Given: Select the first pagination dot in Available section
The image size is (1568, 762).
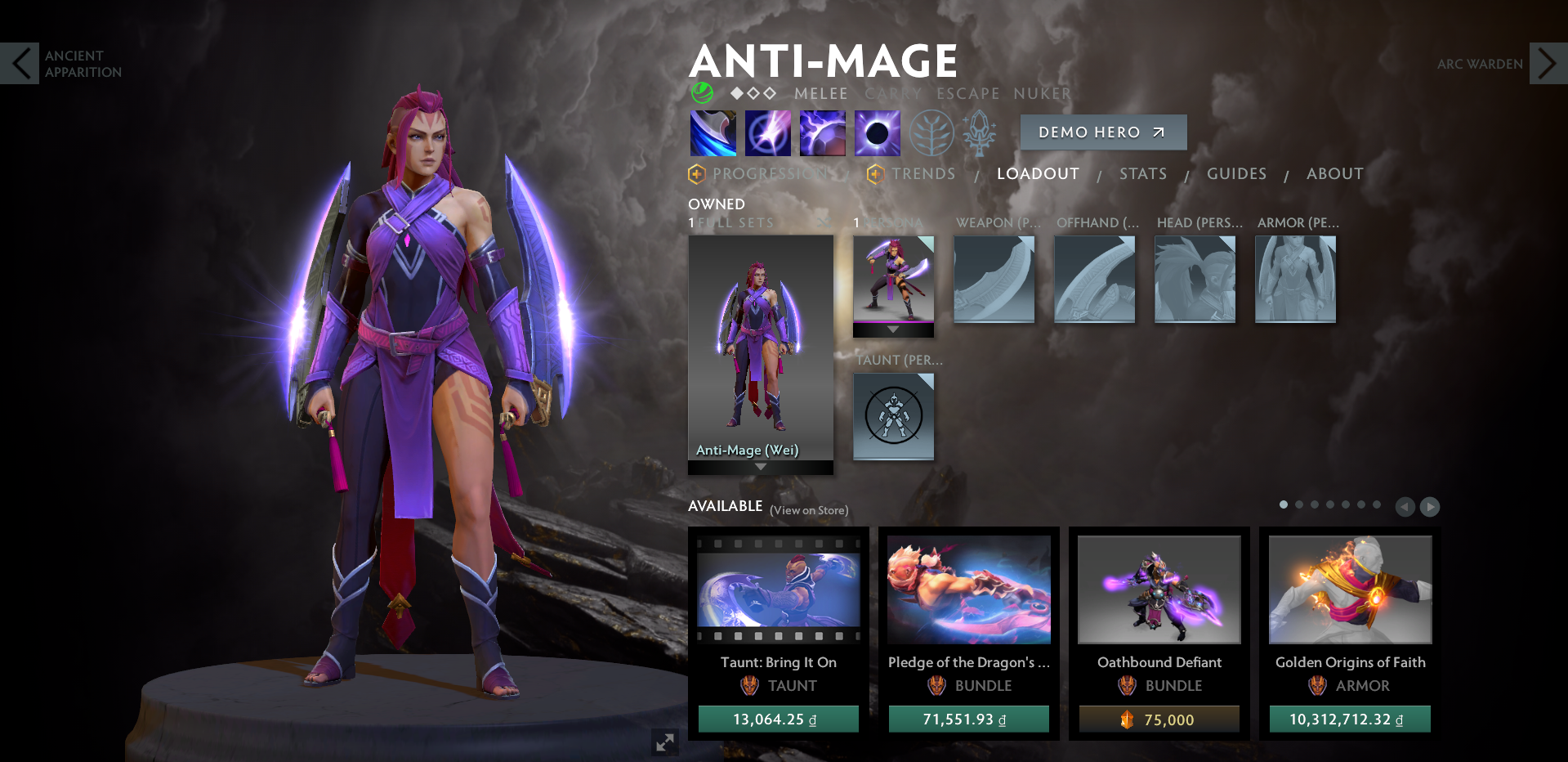Looking at the screenshot, I should (1283, 504).
